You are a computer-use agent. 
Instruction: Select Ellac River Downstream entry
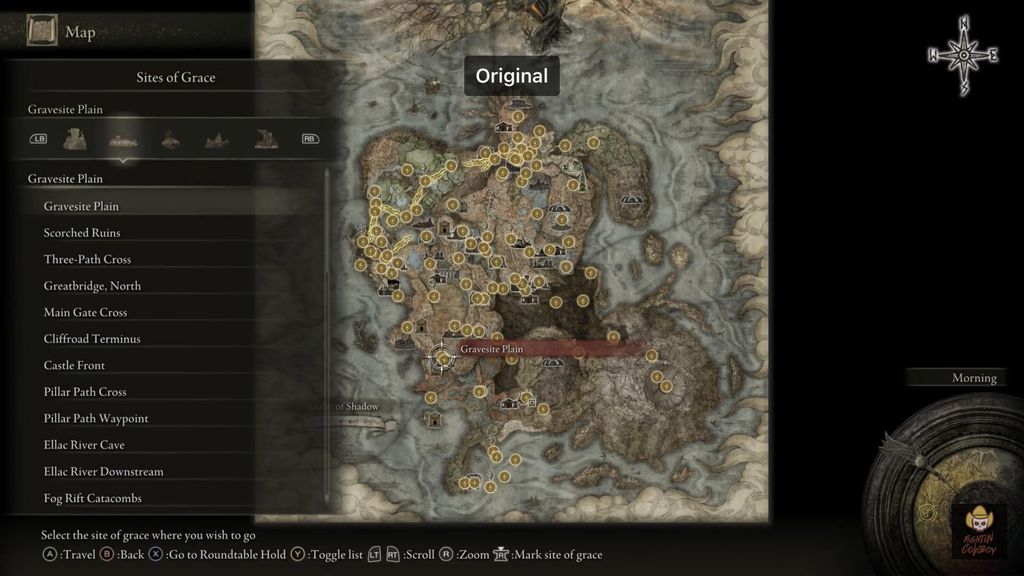click(103, 471)
